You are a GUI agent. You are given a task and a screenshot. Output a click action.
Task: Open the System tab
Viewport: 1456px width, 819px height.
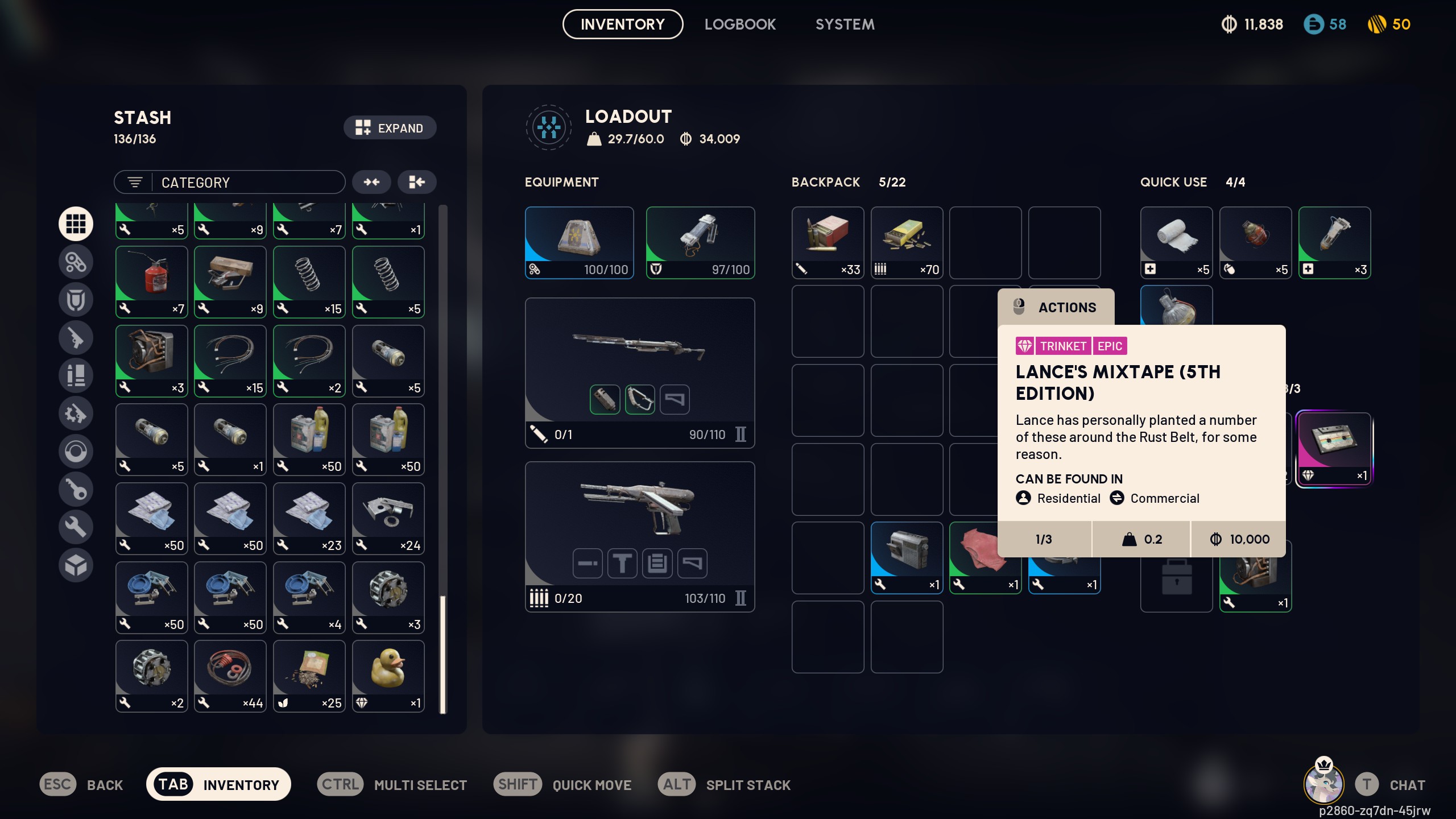845,24
